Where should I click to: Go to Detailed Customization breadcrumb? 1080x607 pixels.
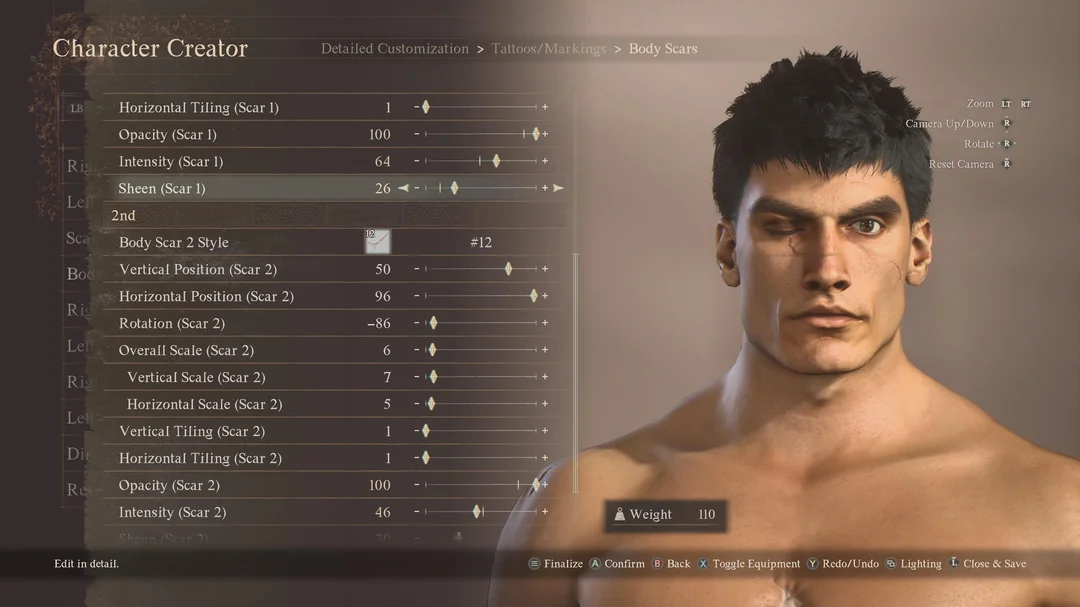tap(395, 49)
